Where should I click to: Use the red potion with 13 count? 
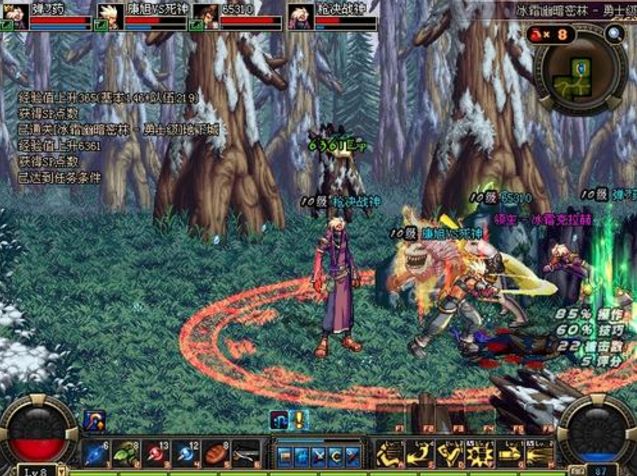tap(155, 453)
